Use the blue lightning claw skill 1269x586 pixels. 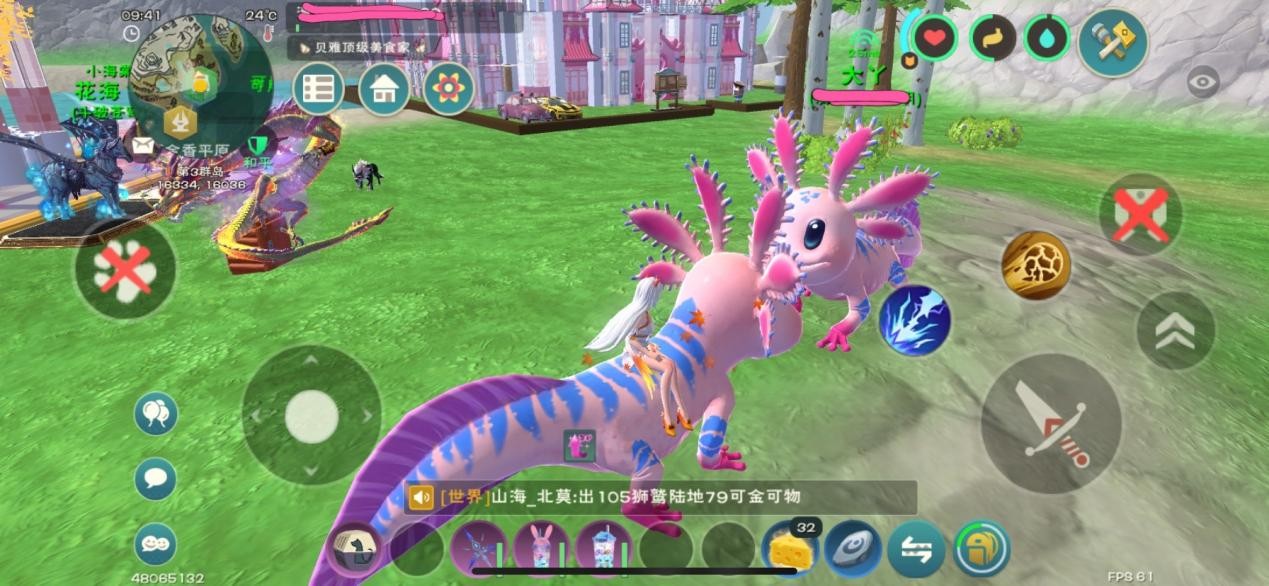[x=914, y=320]
